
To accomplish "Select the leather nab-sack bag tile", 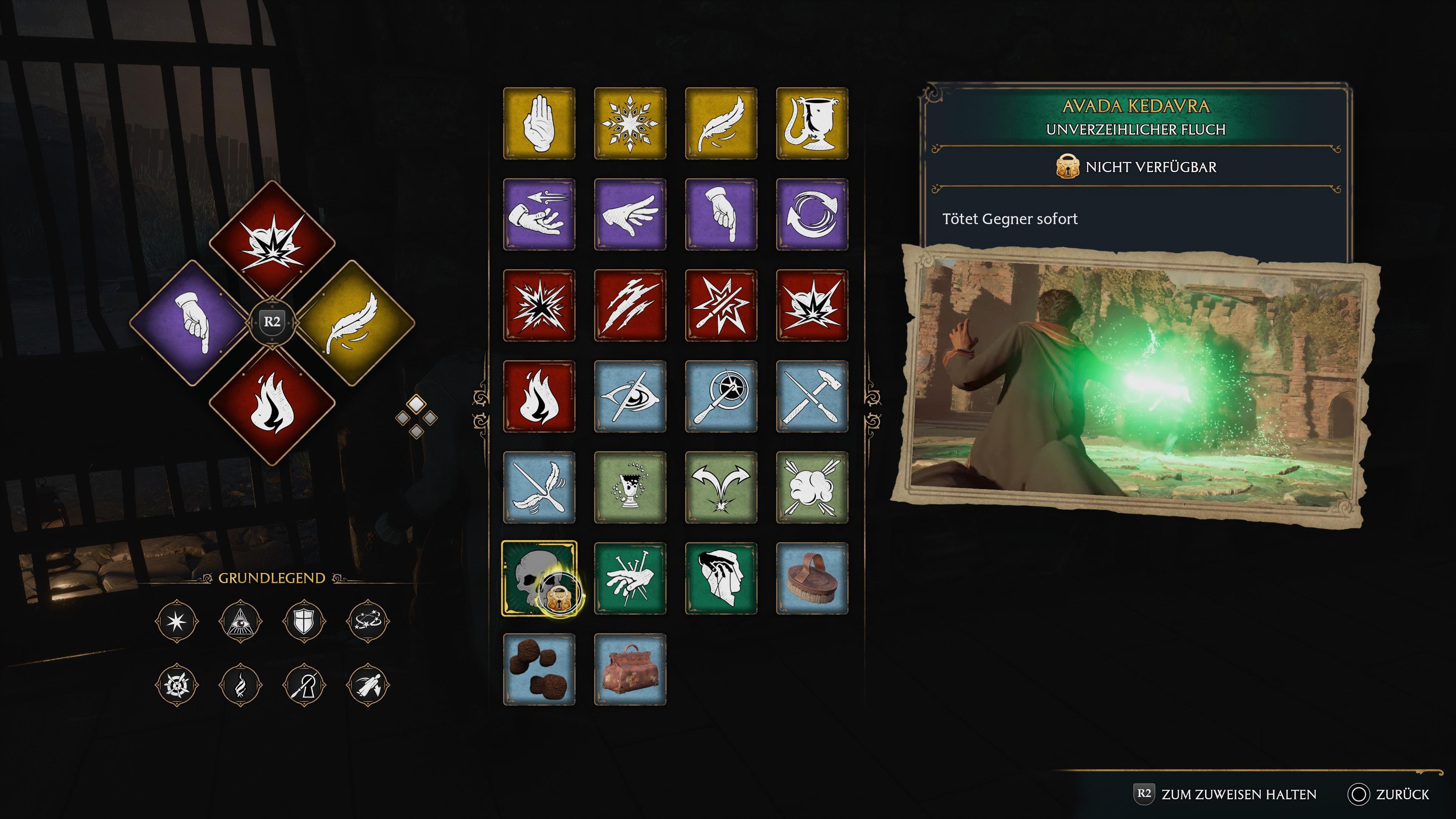I will (x=630, y=669).
